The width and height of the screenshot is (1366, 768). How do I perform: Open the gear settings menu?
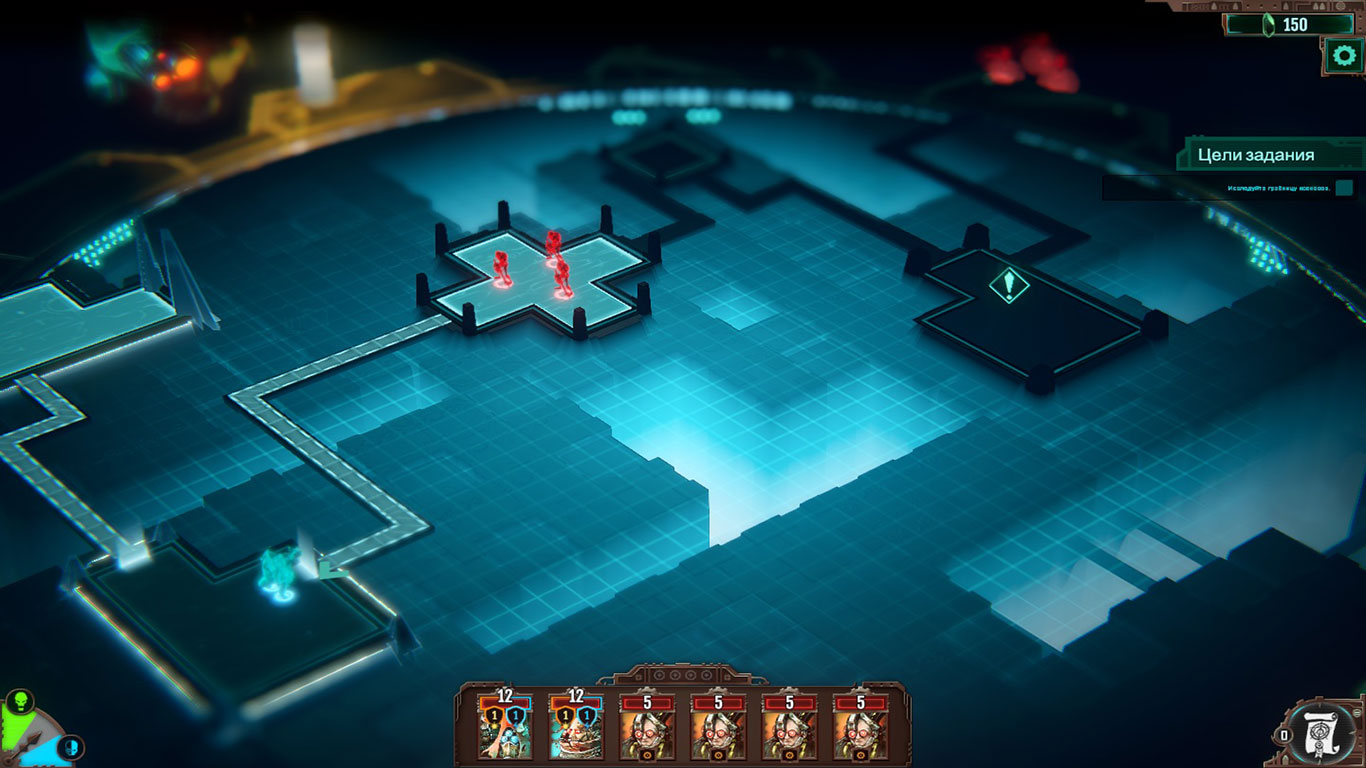[1341, 56]
